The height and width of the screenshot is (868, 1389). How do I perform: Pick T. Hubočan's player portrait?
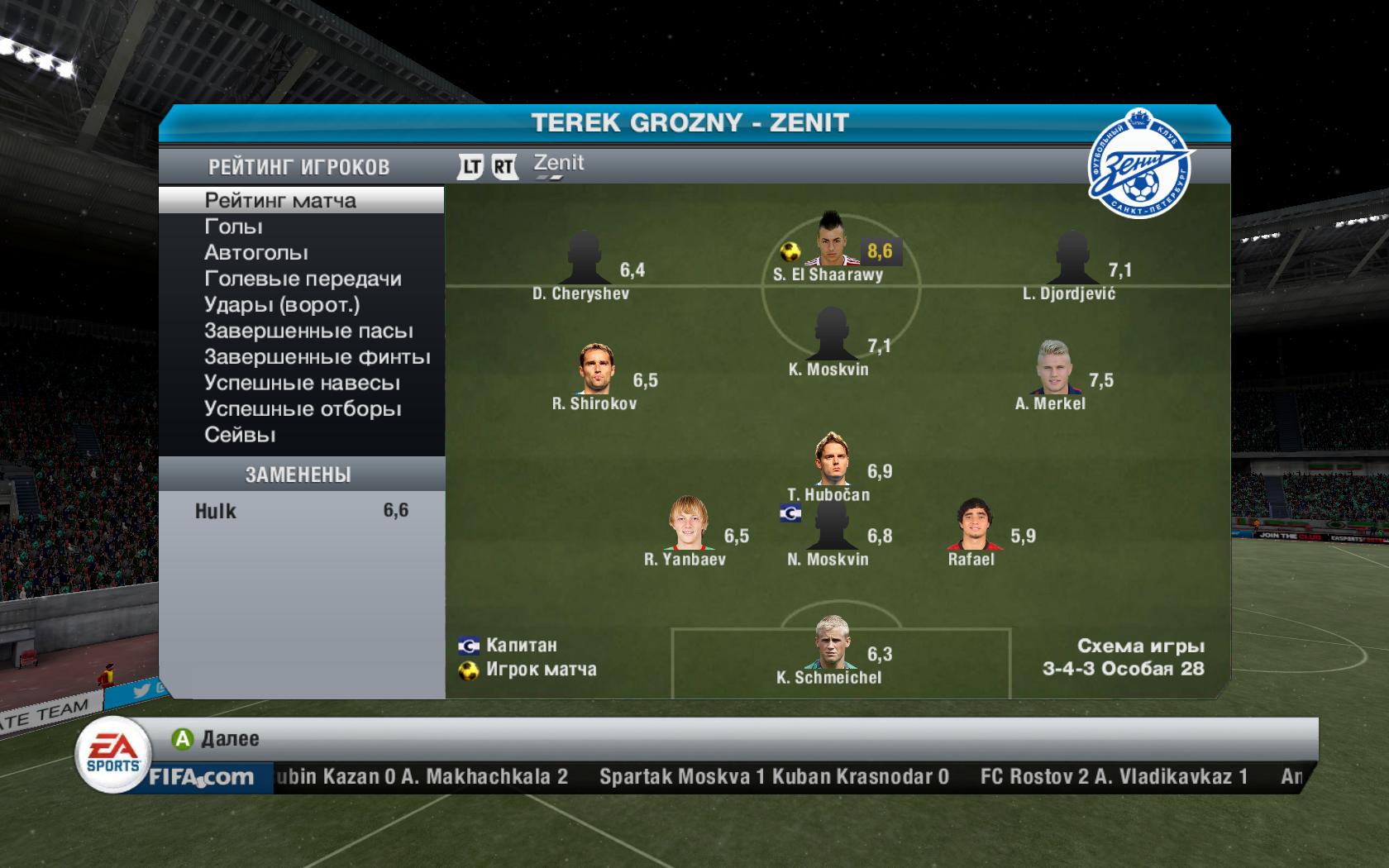[833, 460]
